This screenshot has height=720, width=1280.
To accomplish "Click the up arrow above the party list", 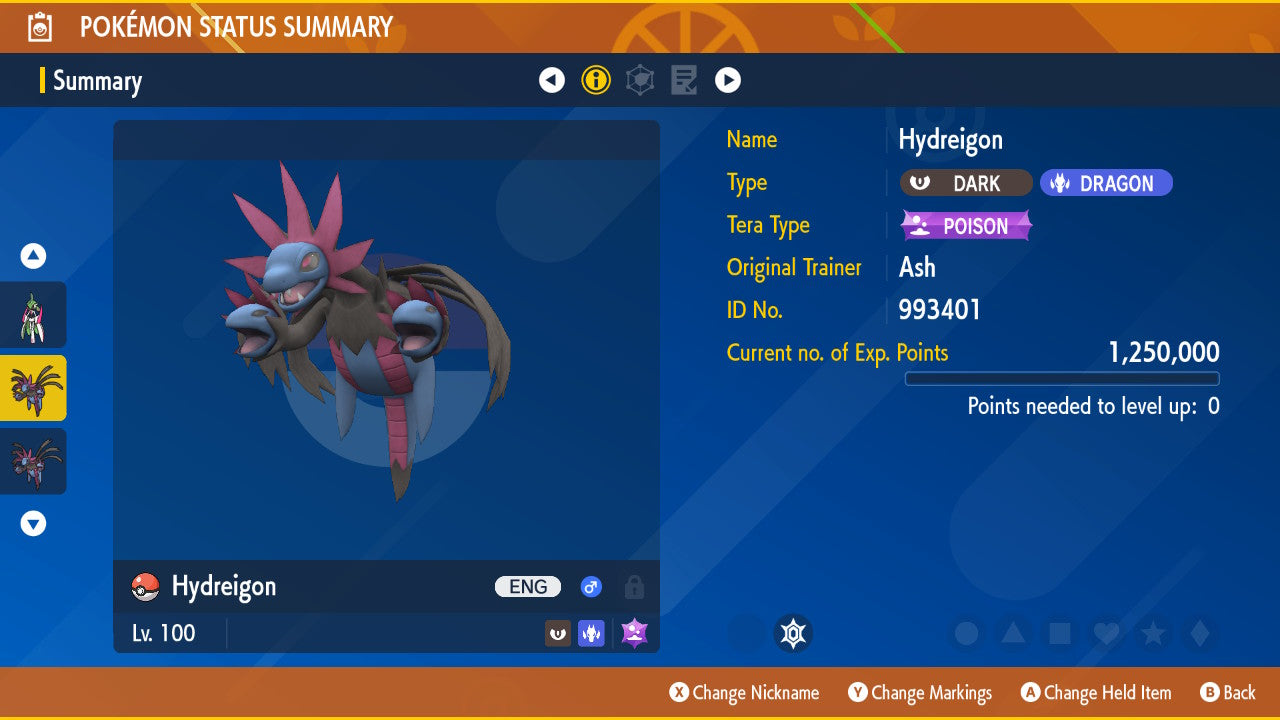I will [x=33, y=256].
